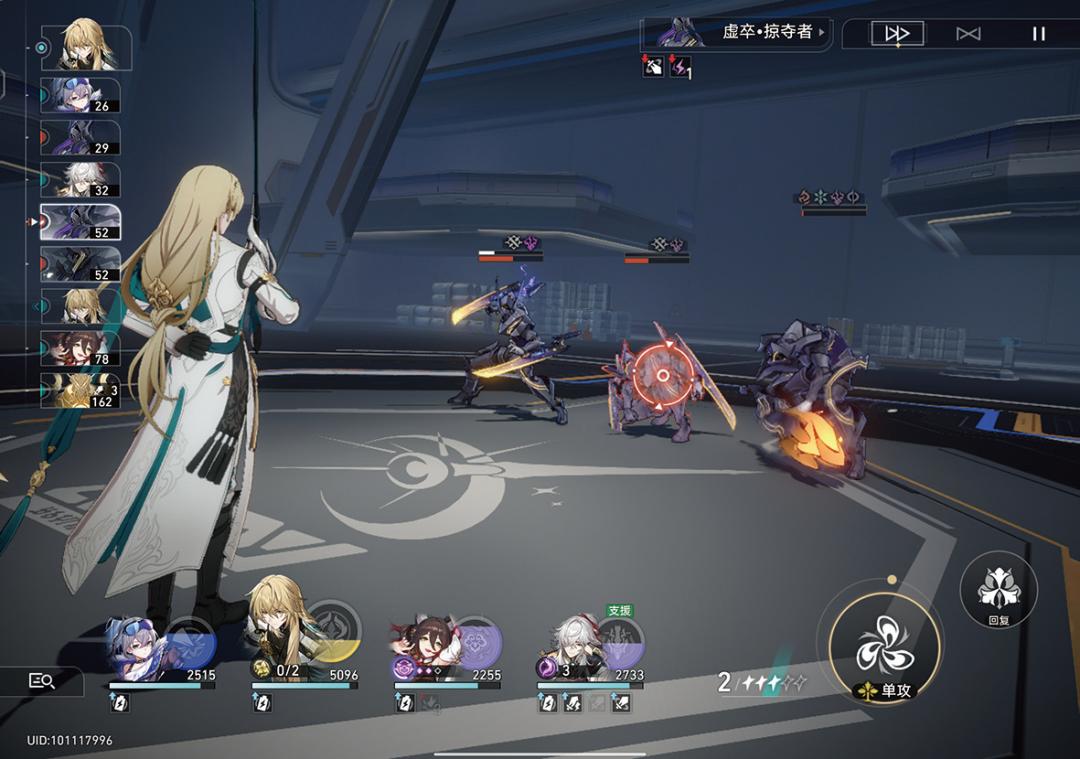Toggle the double-speed battle button
The height and width of the screenshot is (759, 1080).
click(896, 34)
